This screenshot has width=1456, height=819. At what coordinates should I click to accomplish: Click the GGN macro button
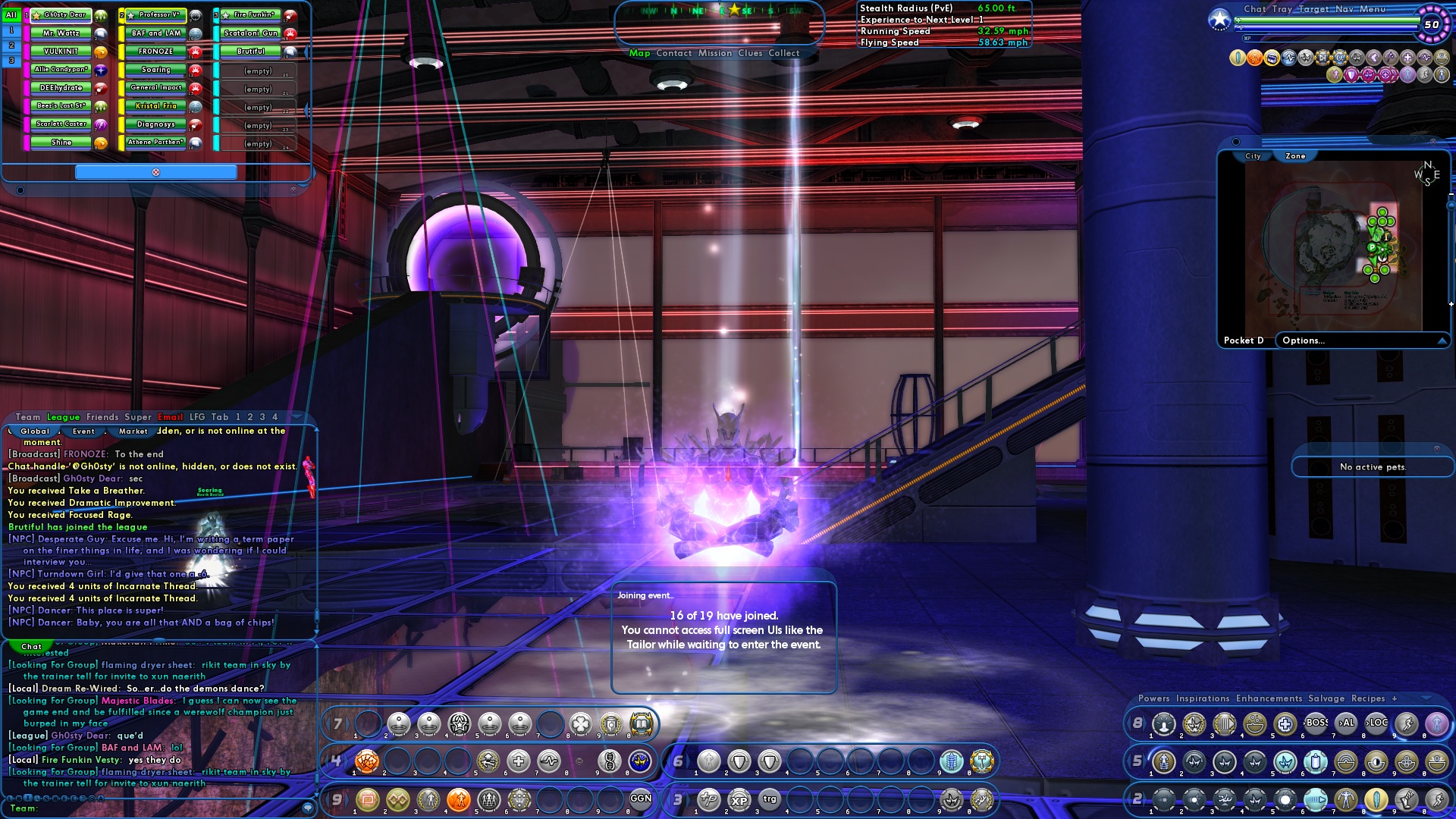point(641,799)
